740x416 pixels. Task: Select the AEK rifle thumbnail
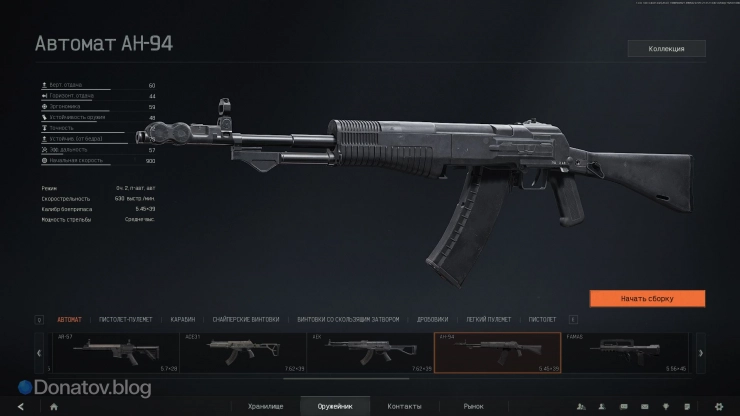(369, 352)
